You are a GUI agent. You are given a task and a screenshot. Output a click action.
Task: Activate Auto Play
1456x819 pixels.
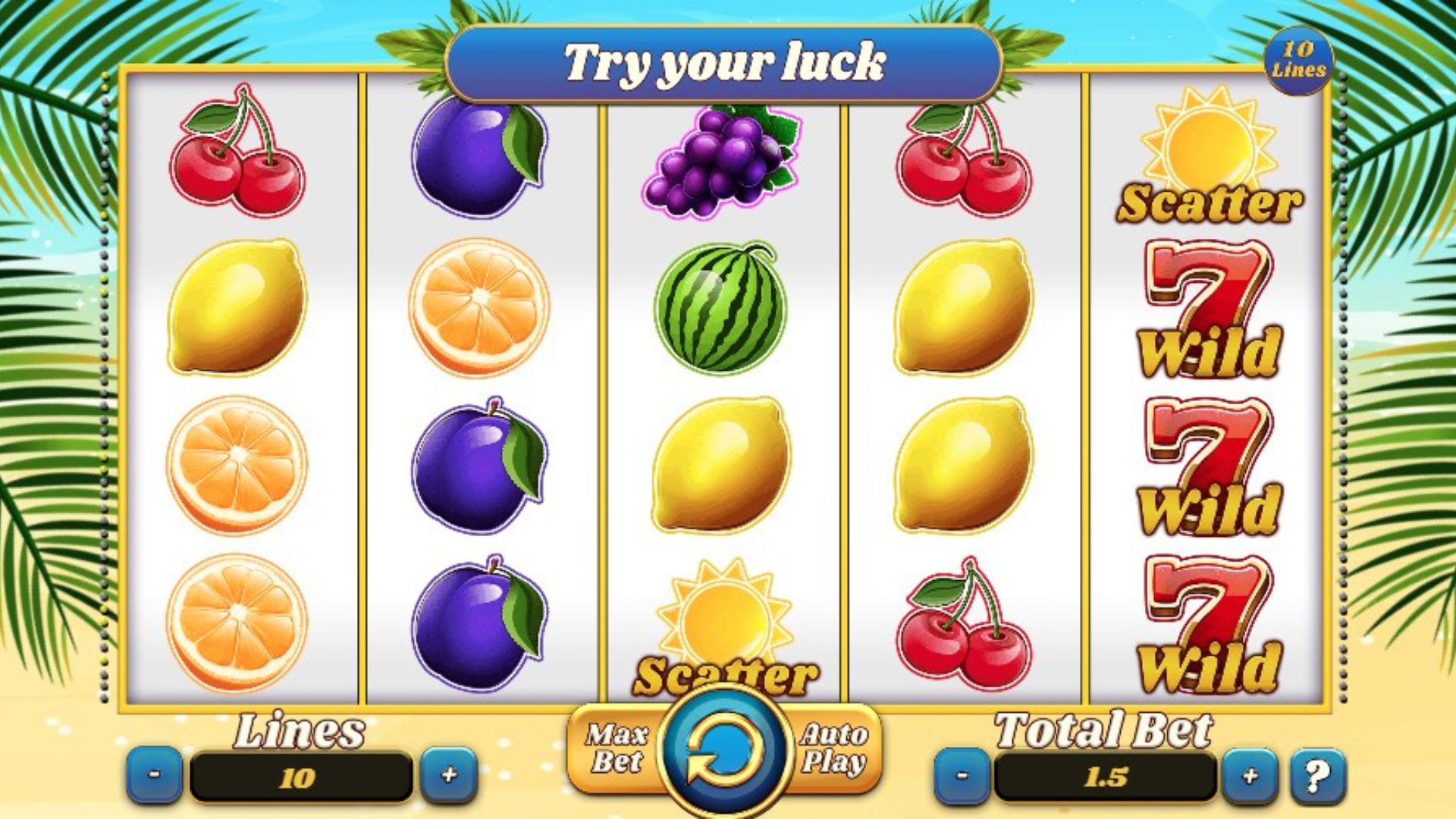833,748
